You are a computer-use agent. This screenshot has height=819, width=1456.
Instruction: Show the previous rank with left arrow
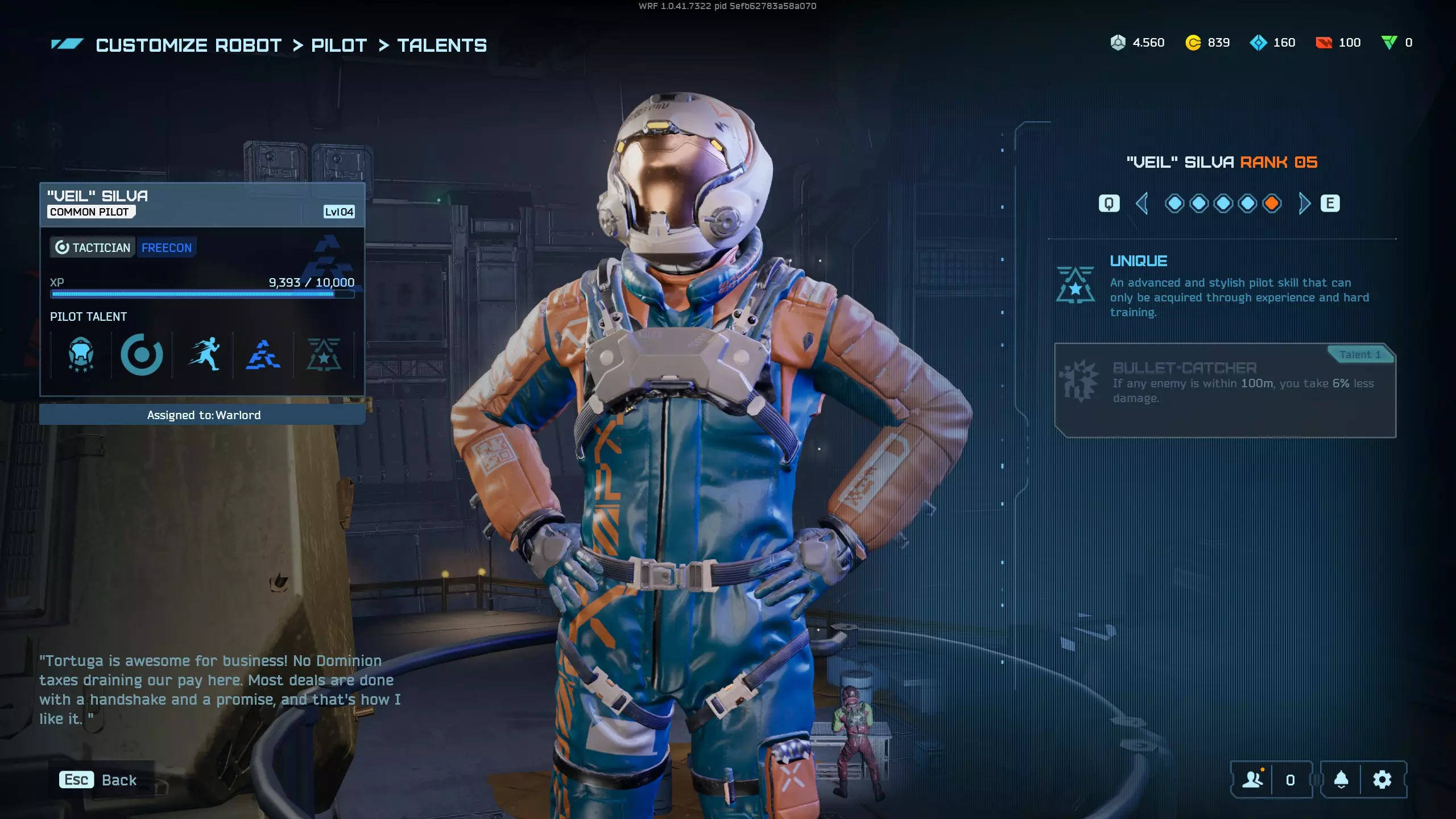pyautogui.click(x=1141, y=203)
